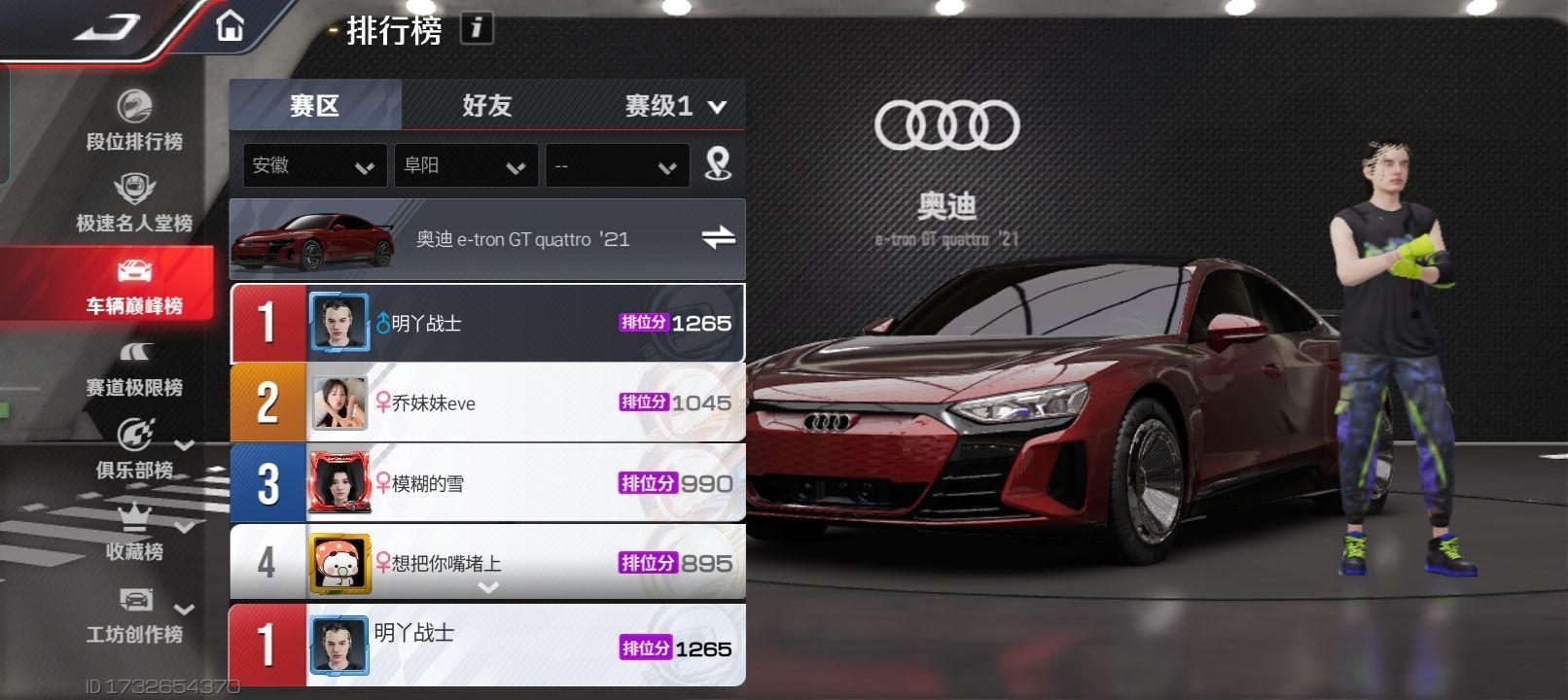Switch to the 好友 tab

click(x=486, y=105)
